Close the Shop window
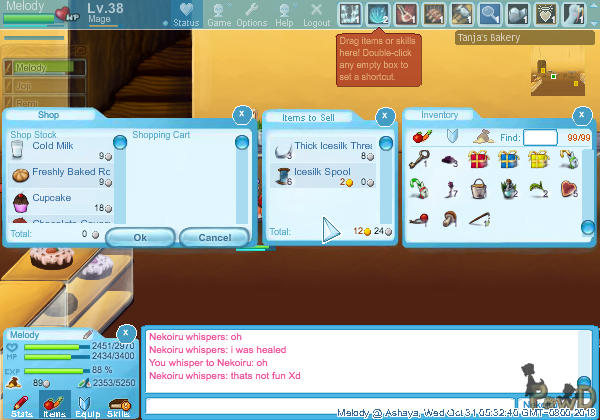This screenshot has height=420, width=600. 240,115
